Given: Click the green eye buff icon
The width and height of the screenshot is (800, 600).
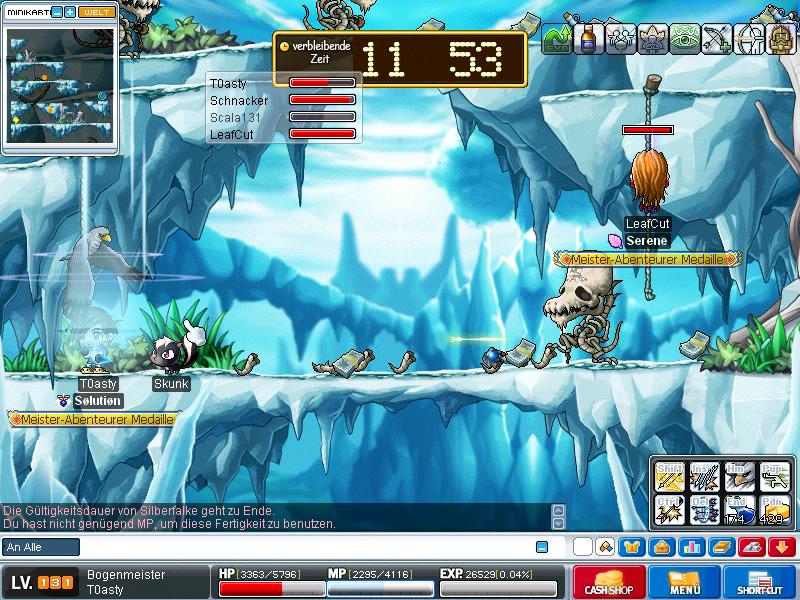Looking at the screenshot, I should [686, 38].
